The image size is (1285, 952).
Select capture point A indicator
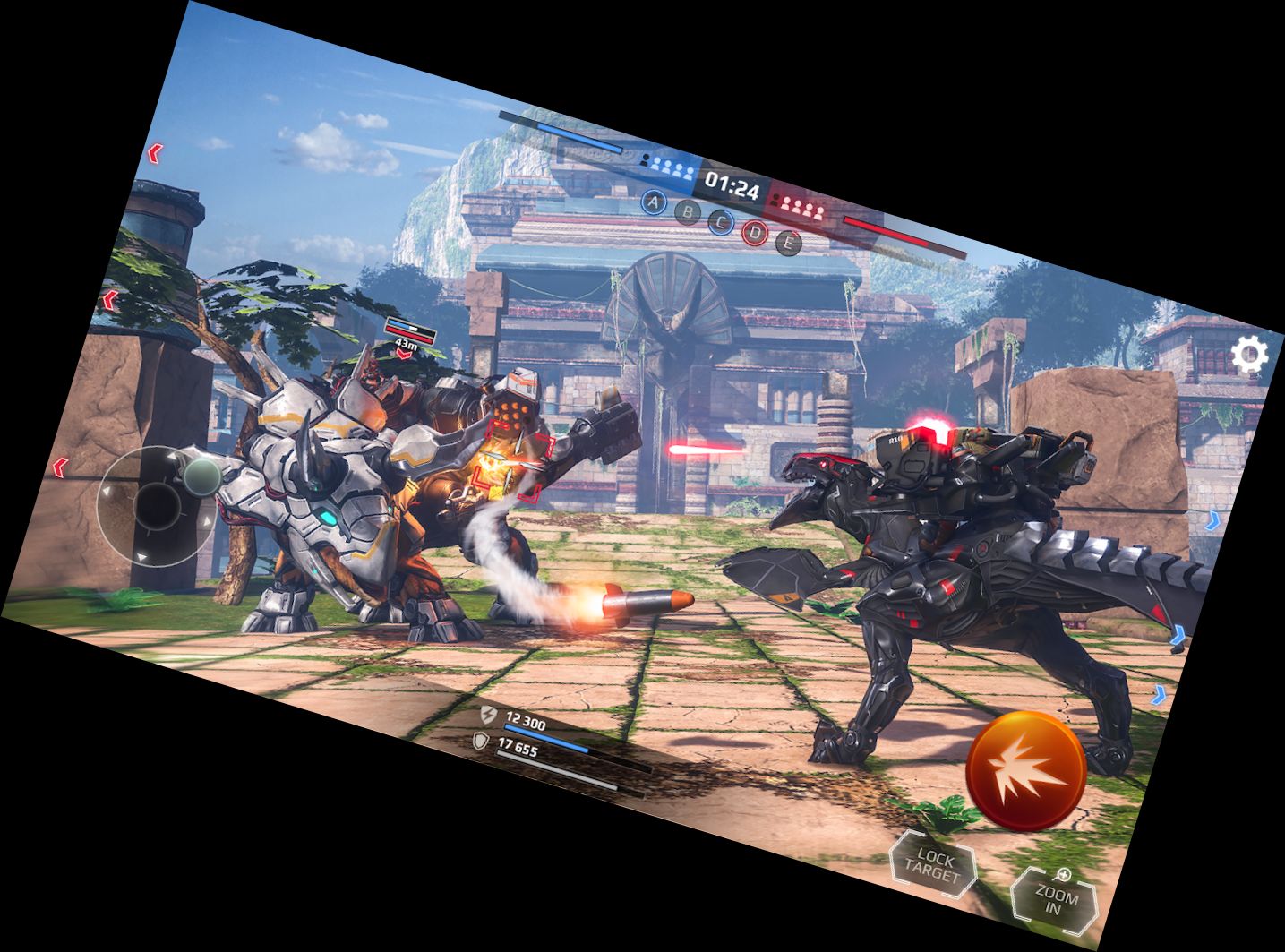(655, 202)
